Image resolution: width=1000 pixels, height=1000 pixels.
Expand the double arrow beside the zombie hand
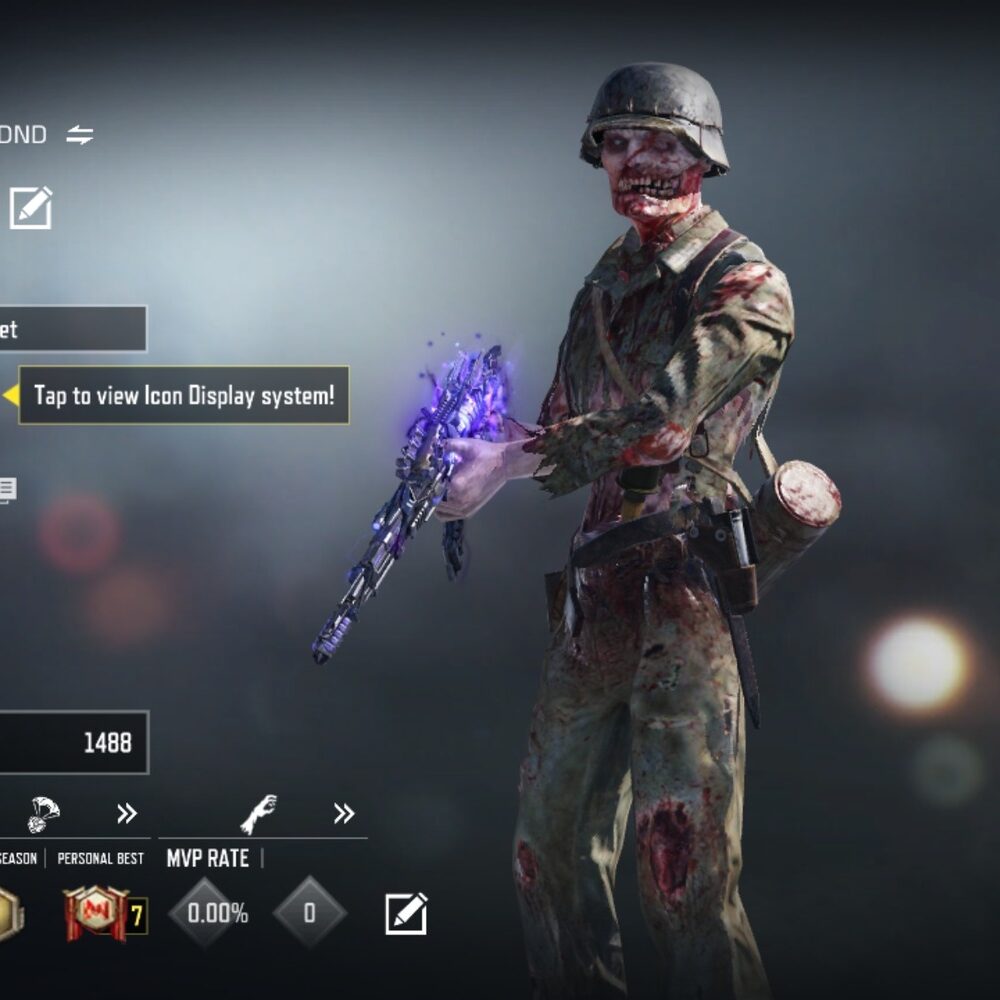344,814
